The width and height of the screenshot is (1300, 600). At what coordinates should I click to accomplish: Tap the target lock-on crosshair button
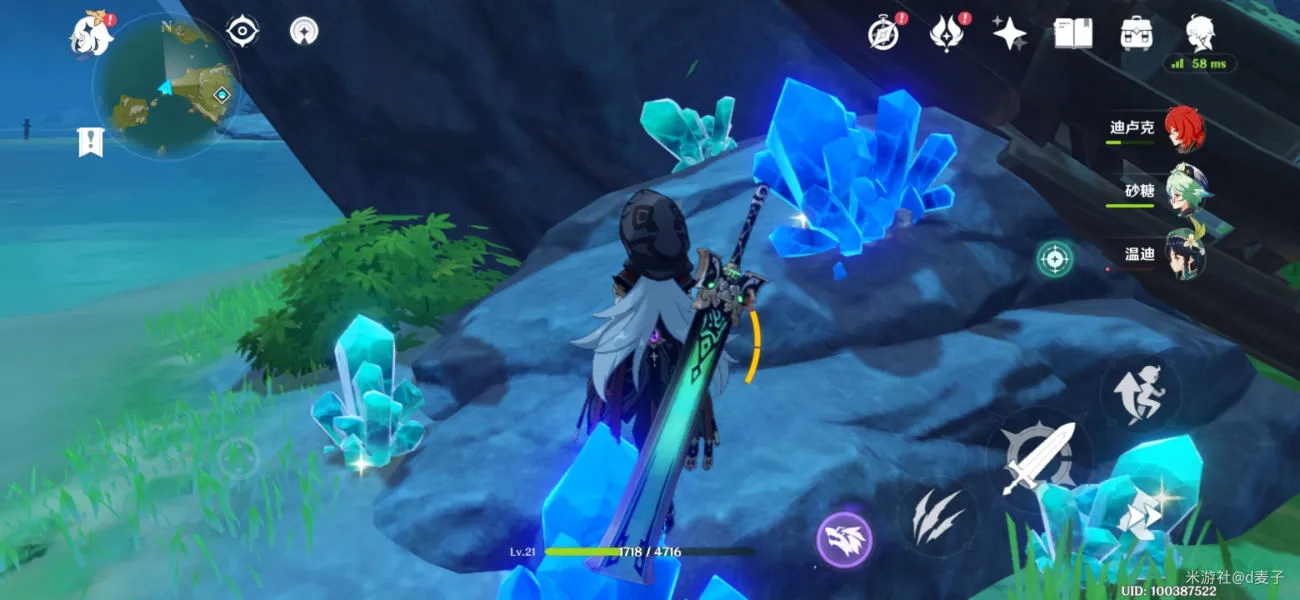click(x=1054, y=259)
